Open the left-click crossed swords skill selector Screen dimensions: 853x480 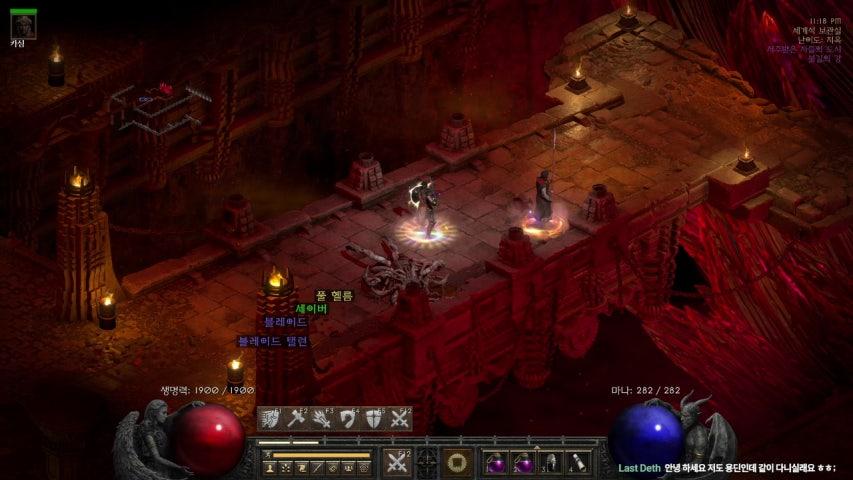pyautogui.click(x=398, y=462)
